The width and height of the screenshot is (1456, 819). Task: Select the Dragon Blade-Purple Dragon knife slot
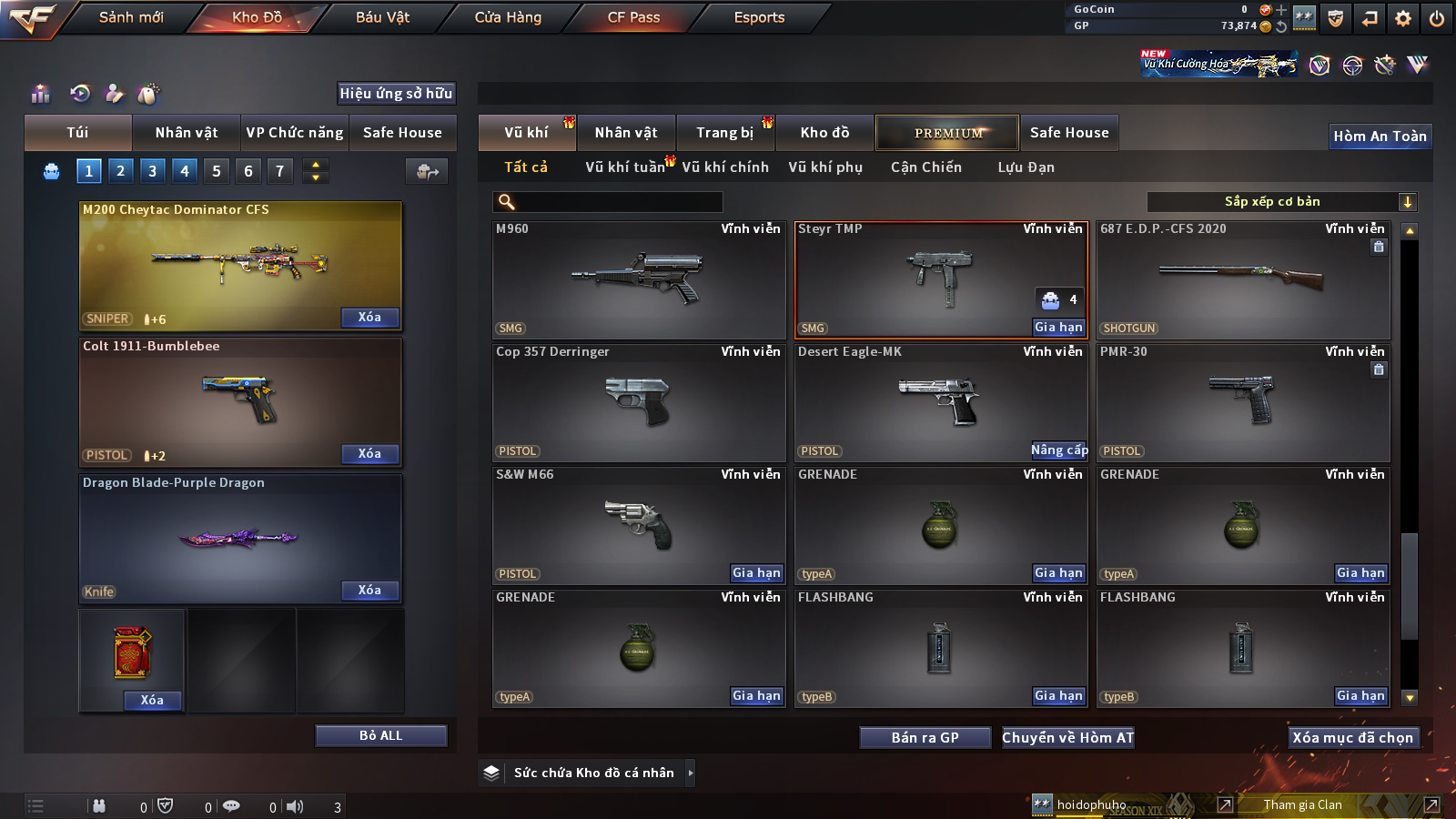click(x=240, y=537)
